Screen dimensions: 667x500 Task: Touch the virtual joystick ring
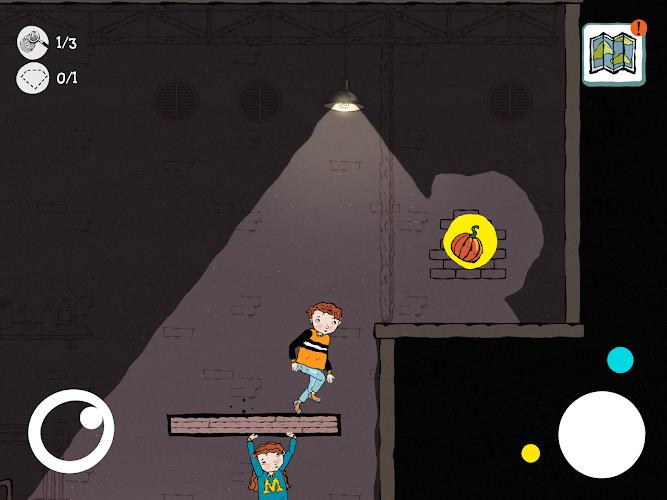coord(71,433)
